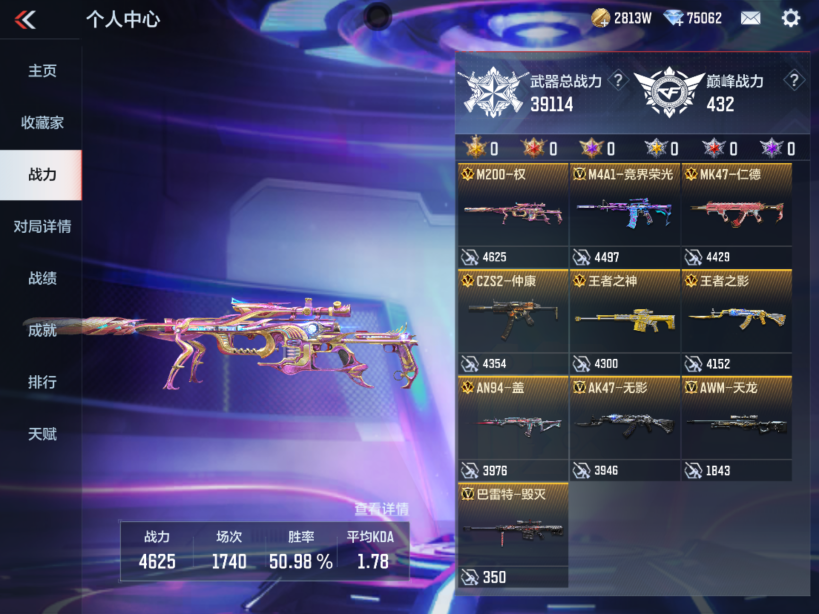Select the MK47-仁德 weapon card
The width and height of the screenshot is (819, 614).
pos(737,214)
